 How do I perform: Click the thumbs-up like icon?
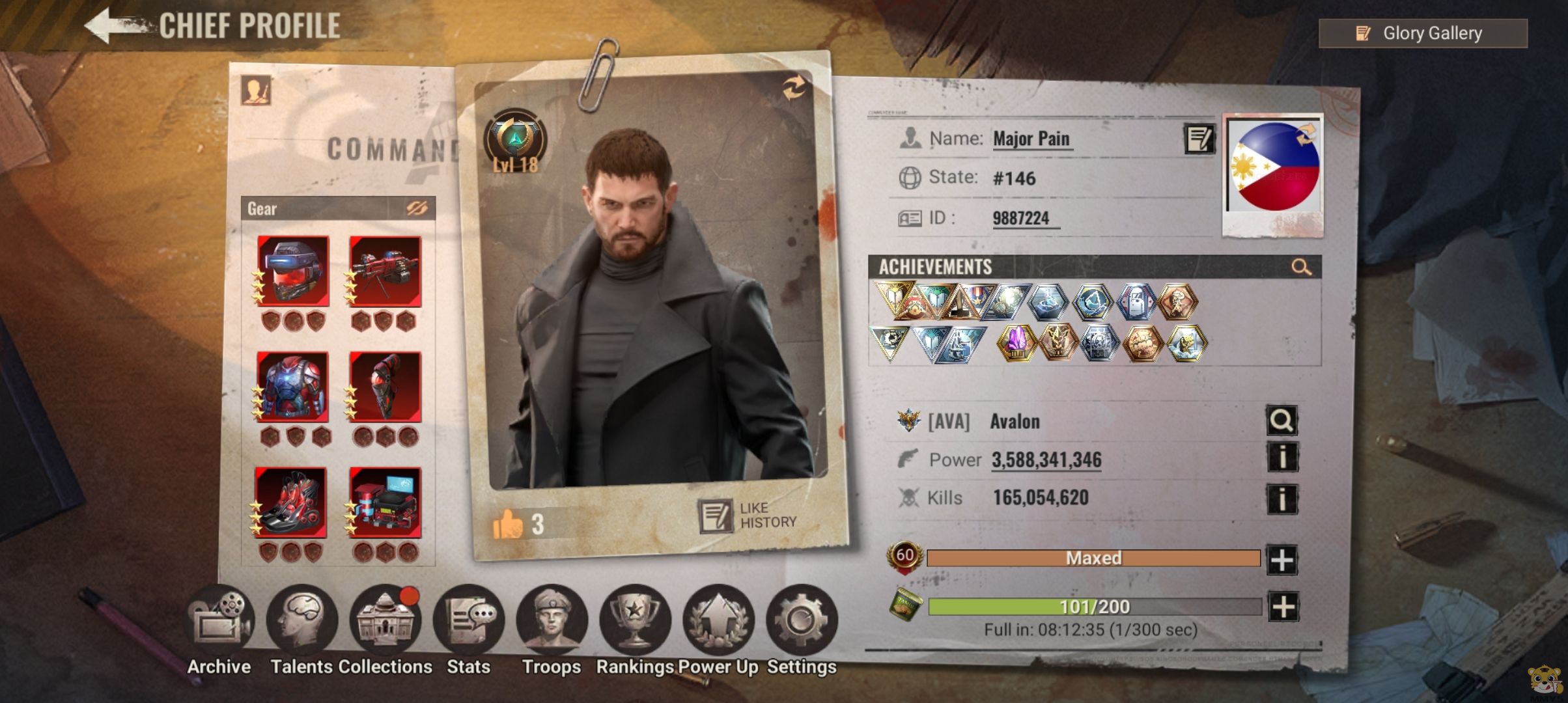point(508,524)
